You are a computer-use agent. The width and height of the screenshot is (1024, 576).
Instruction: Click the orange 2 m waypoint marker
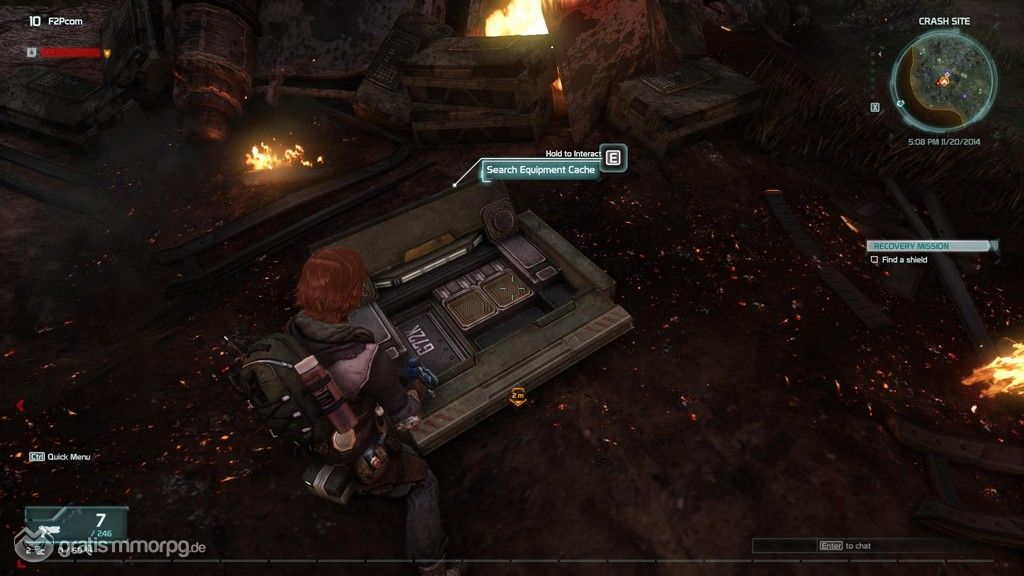coord(518,396)
